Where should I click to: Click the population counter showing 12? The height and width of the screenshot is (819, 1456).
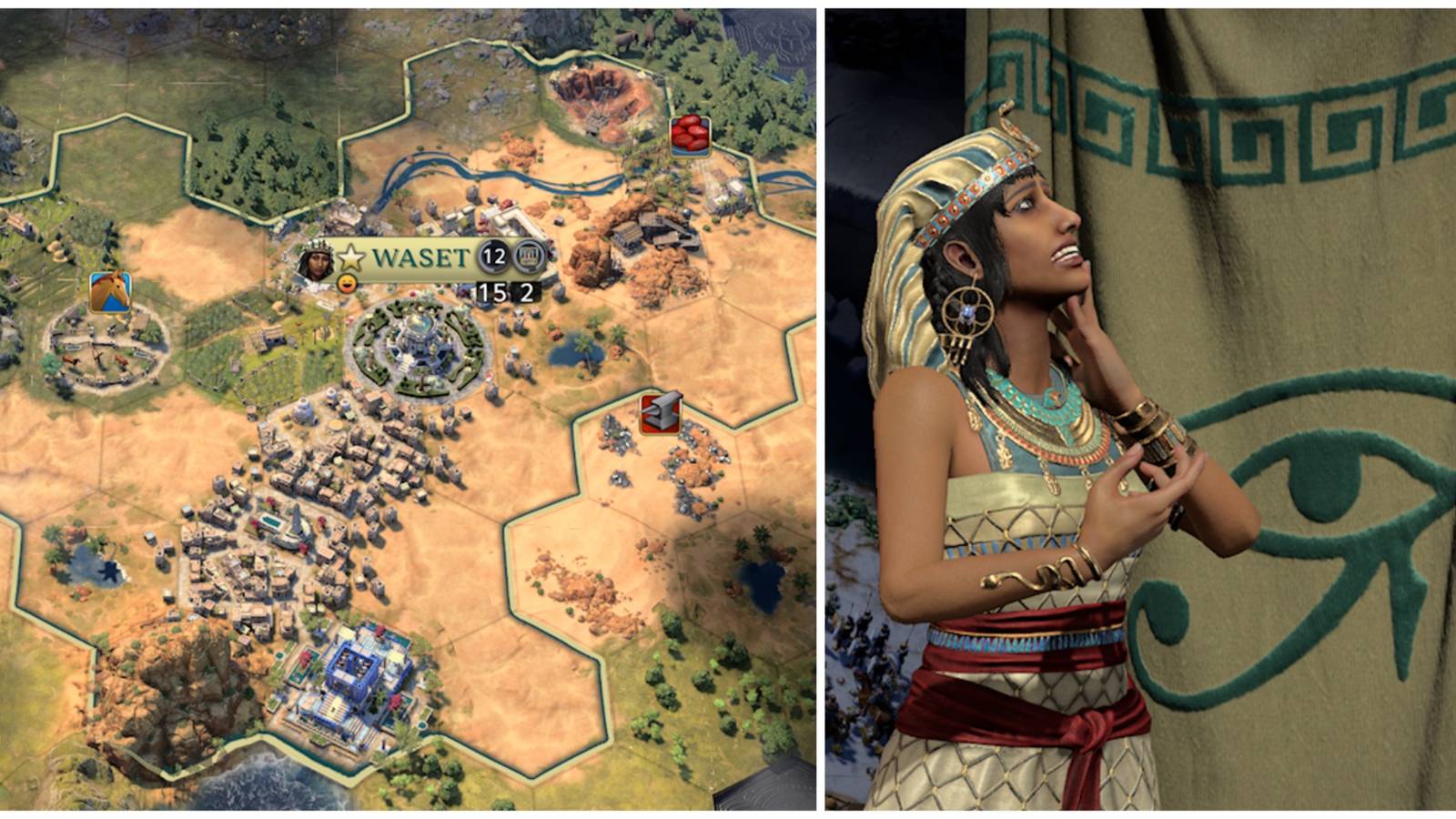[491, 258]
